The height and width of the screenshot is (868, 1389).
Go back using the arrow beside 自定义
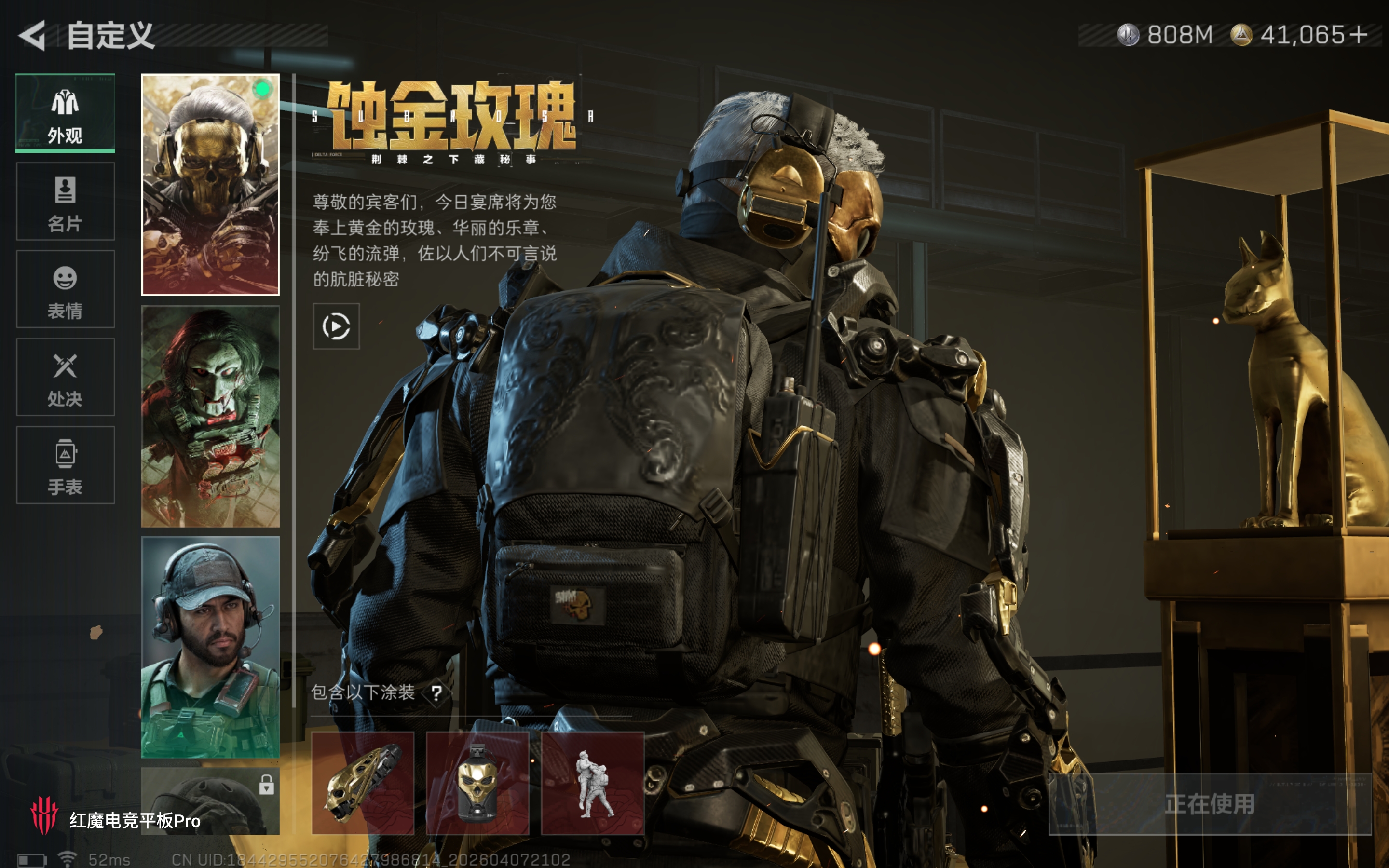32,36
